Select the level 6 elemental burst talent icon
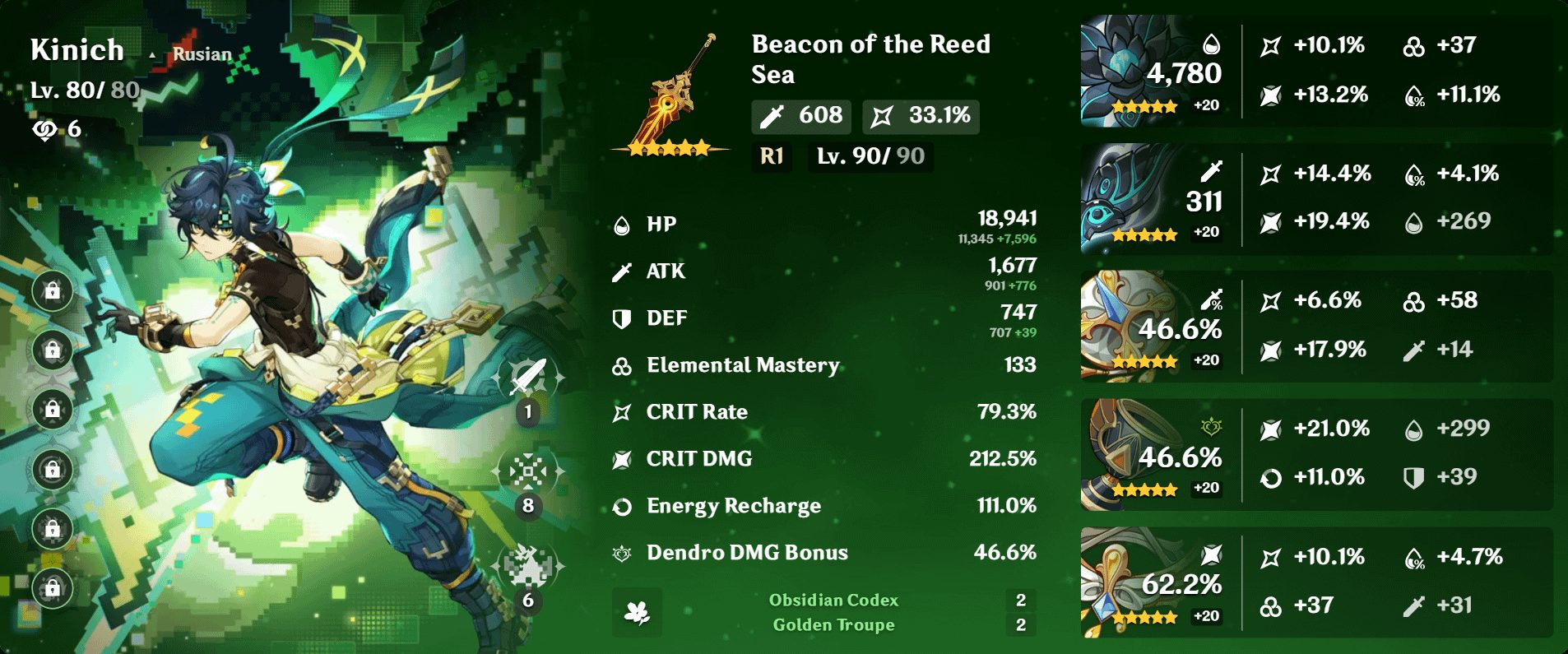 point(528,566)
